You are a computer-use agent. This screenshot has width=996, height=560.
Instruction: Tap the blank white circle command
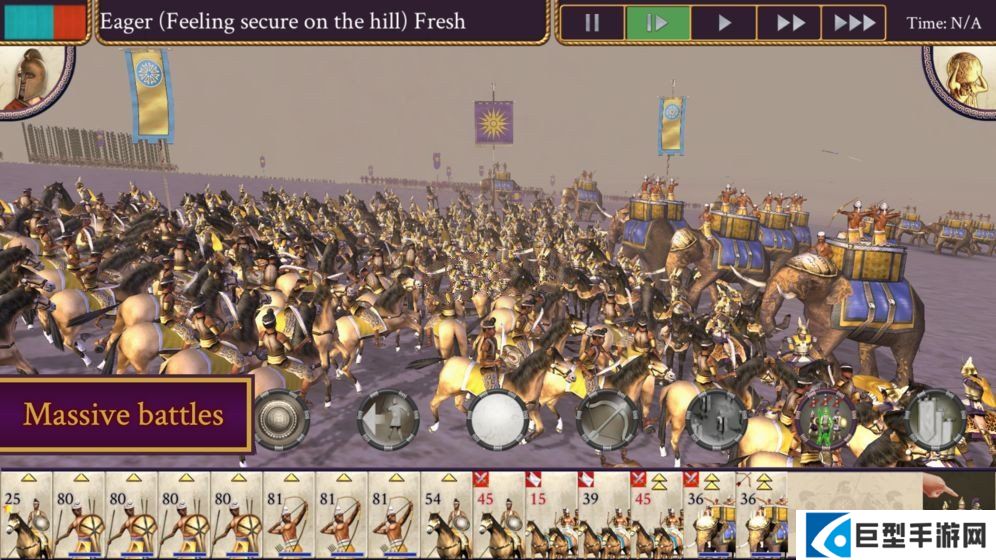coord(497,418)
